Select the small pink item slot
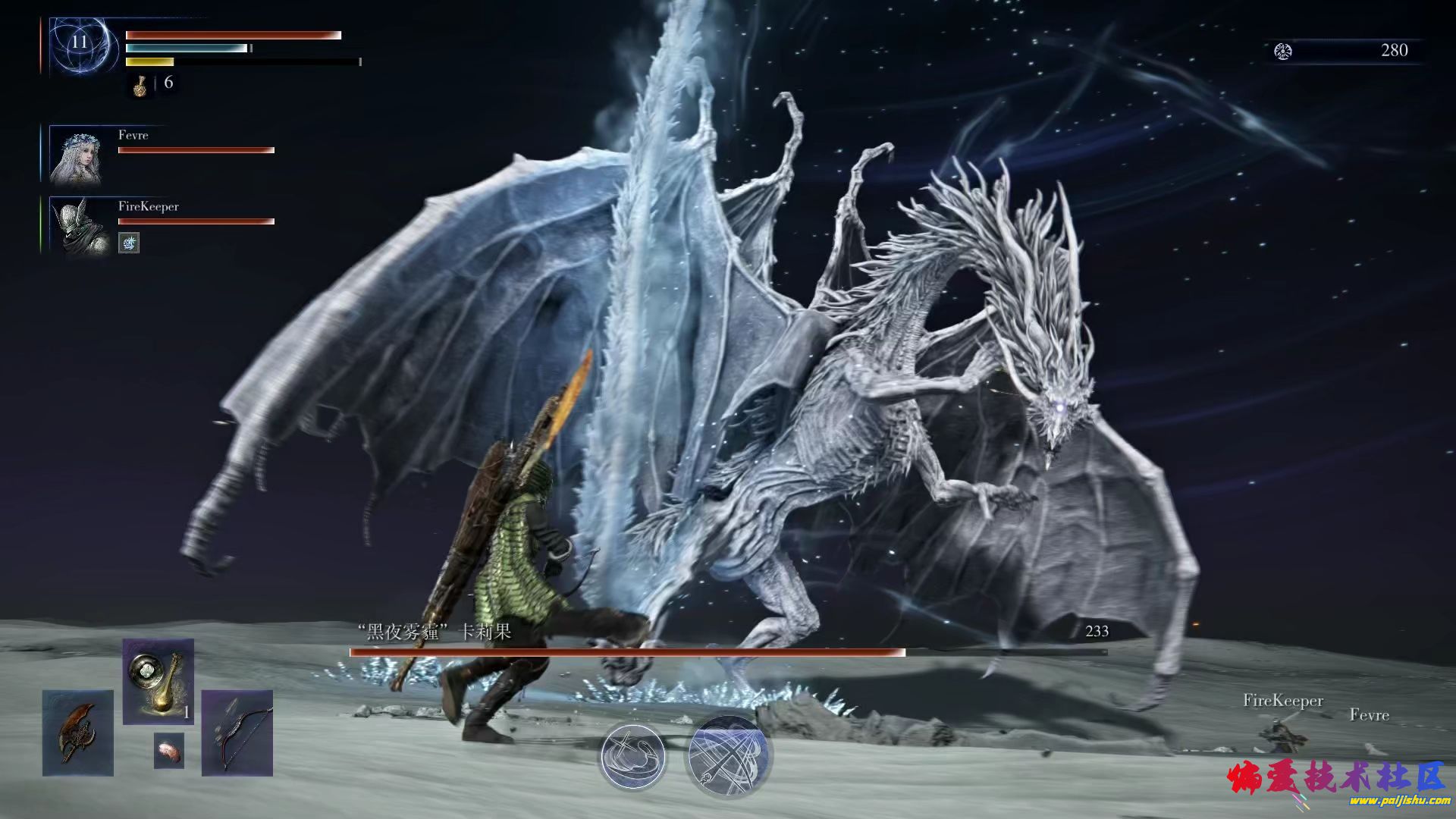 [168, 750]
